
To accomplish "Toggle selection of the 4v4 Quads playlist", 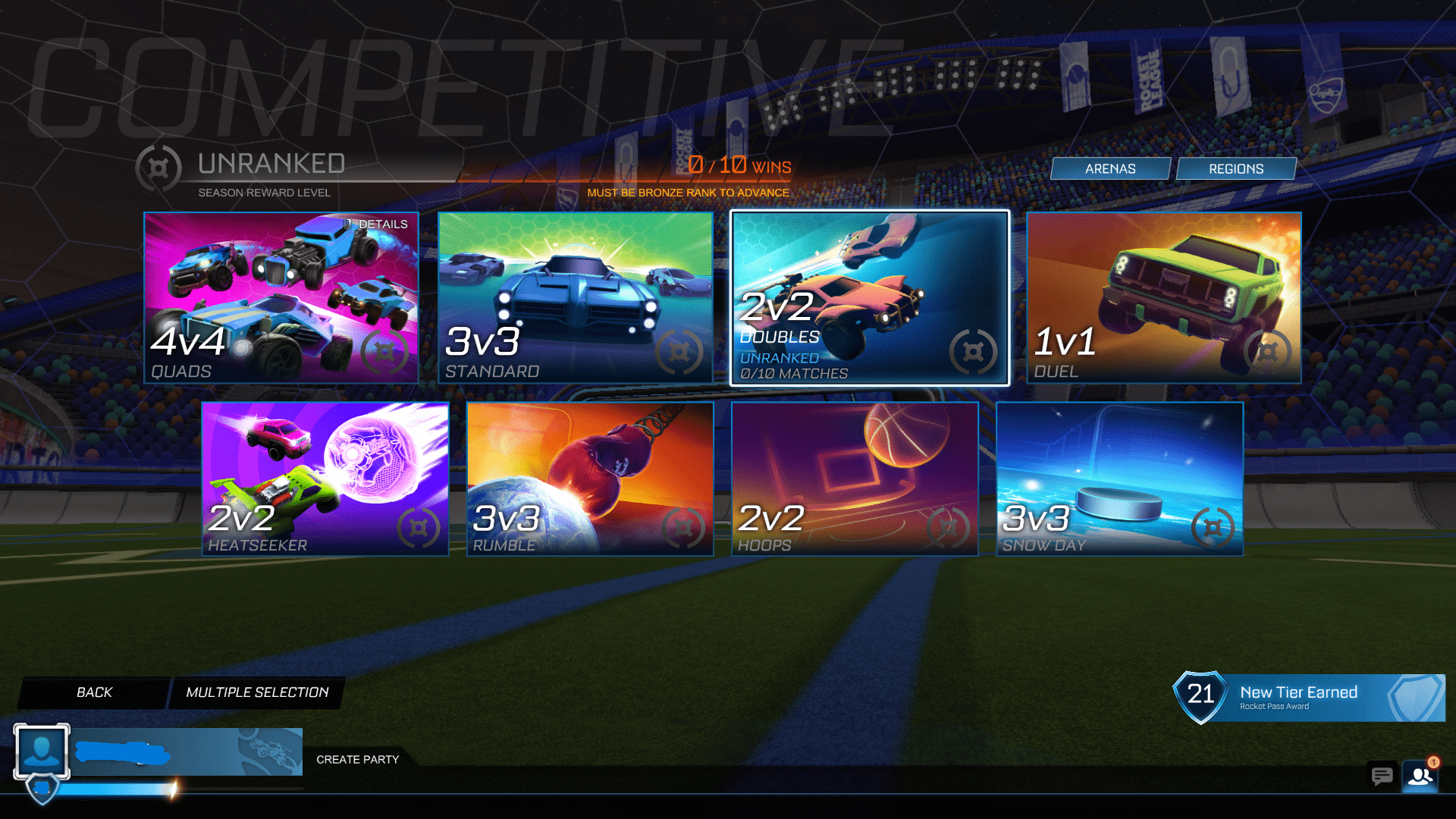I will point(281,299).
